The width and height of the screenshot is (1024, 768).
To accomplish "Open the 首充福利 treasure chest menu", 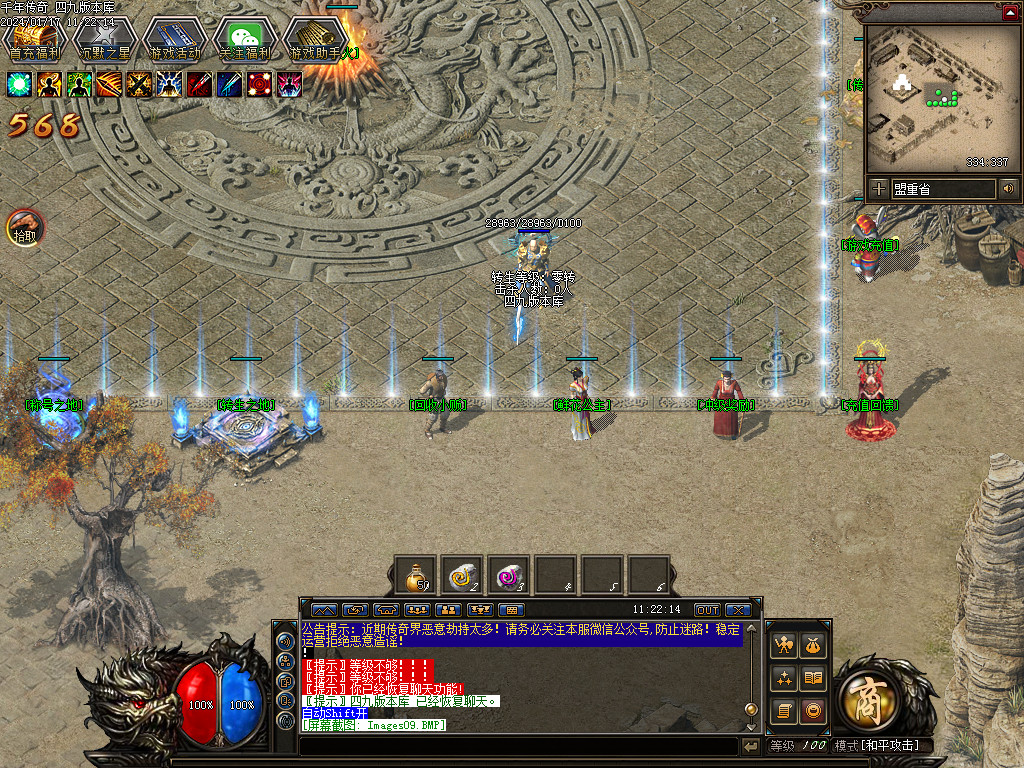I will coord(34,40).
